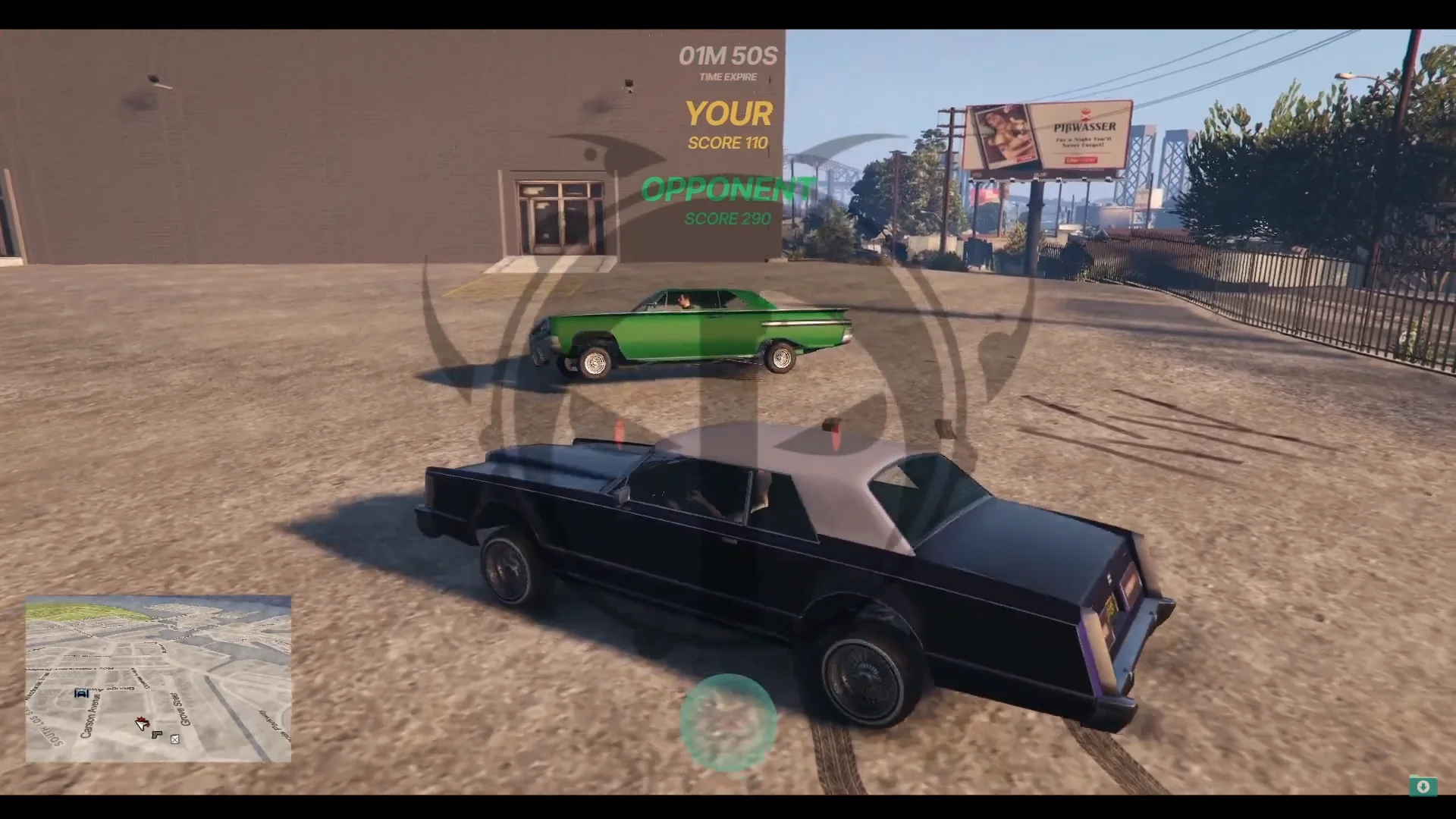Screen dimensions: 1456x819
Task: Click the SCORE 110 text
Action: click(x=727, y=143)
